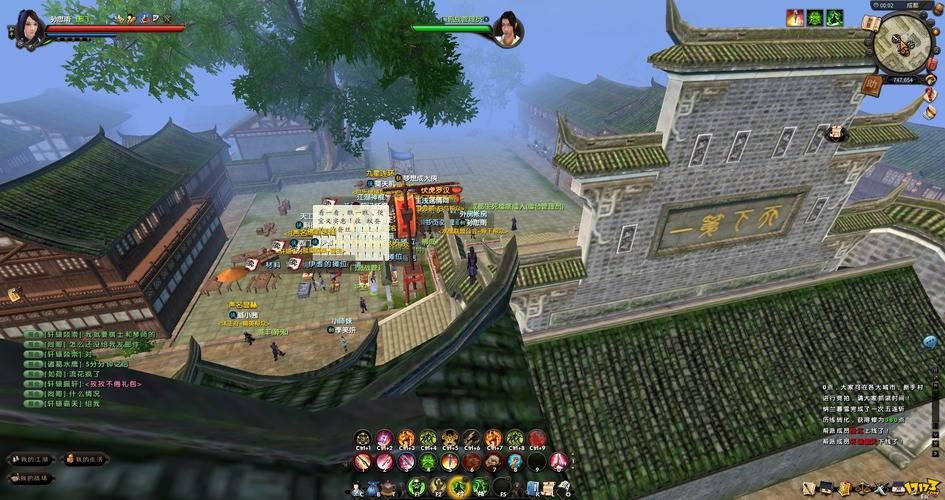Trigger the Ctrl+5 skill icon

450,439
